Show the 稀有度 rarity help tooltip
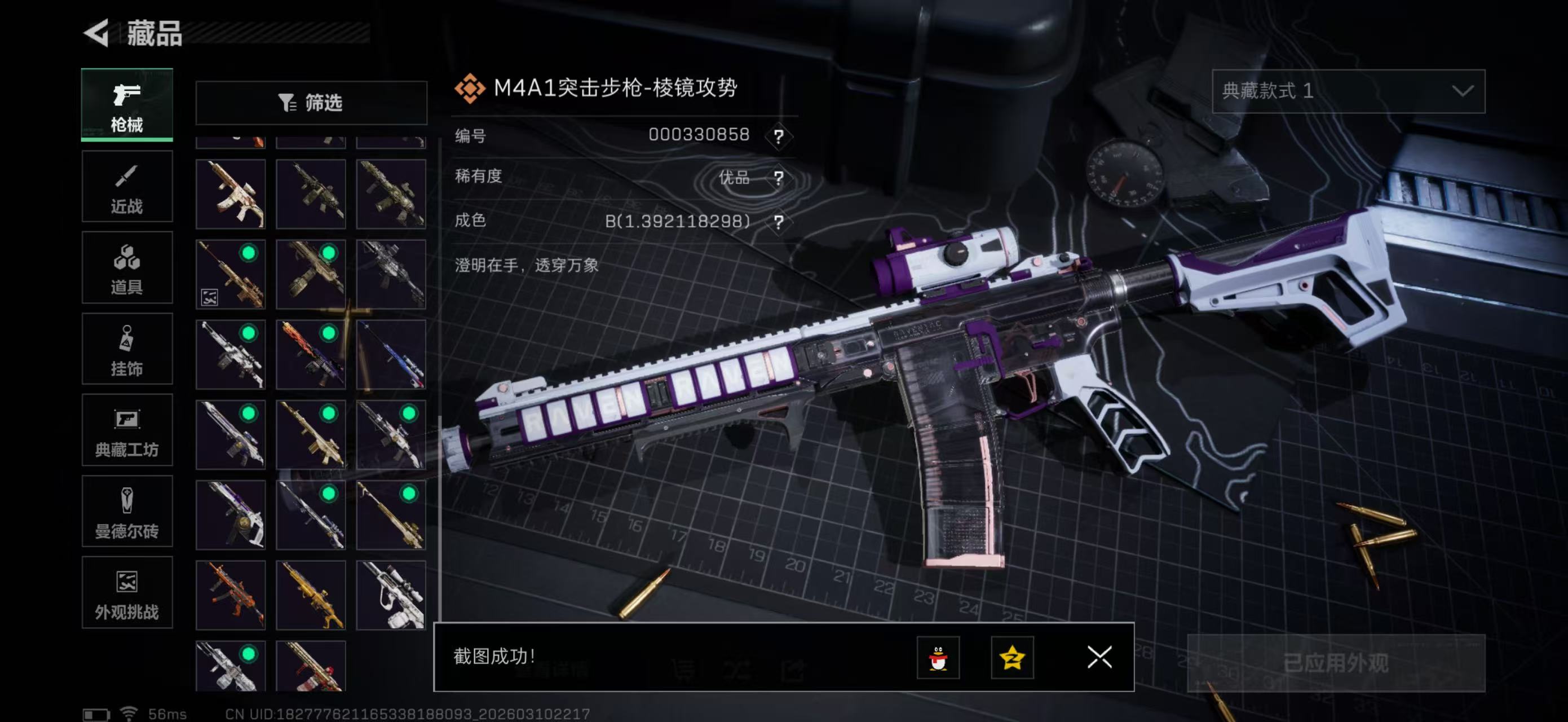 point(778,178)
